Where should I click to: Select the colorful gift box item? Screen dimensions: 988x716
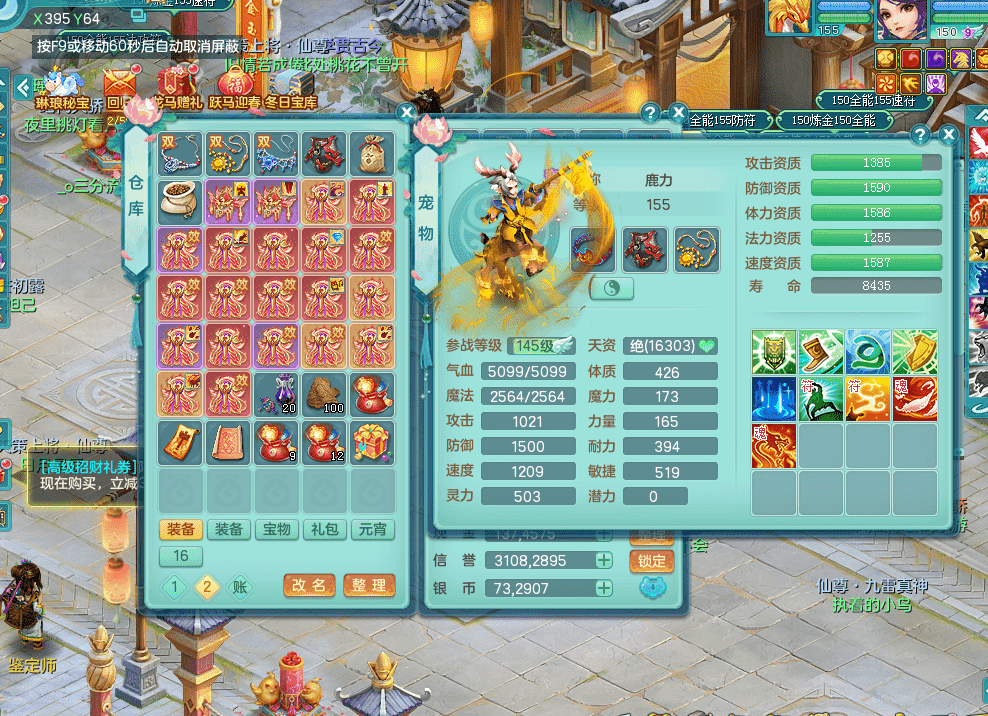[373, 442]
